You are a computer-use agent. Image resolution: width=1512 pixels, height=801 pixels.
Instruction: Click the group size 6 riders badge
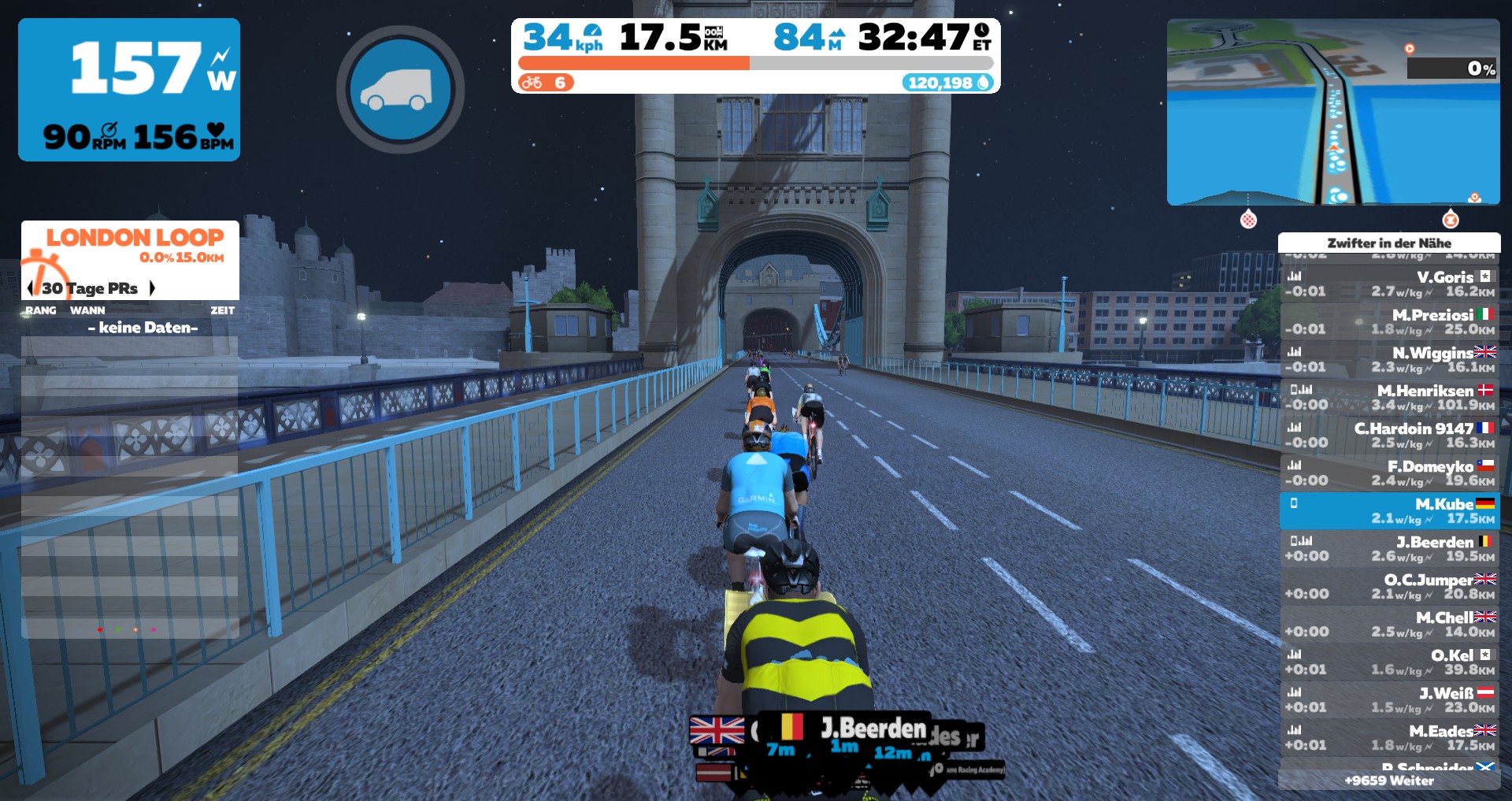click(547, 83)
